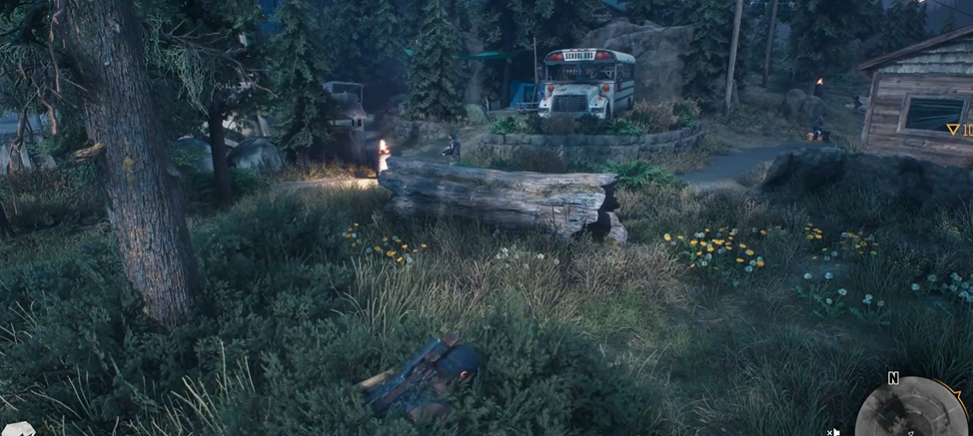The image size is (973, 436).
Task: Select the yellow triangle objective marker
Action: click(953, 129)
